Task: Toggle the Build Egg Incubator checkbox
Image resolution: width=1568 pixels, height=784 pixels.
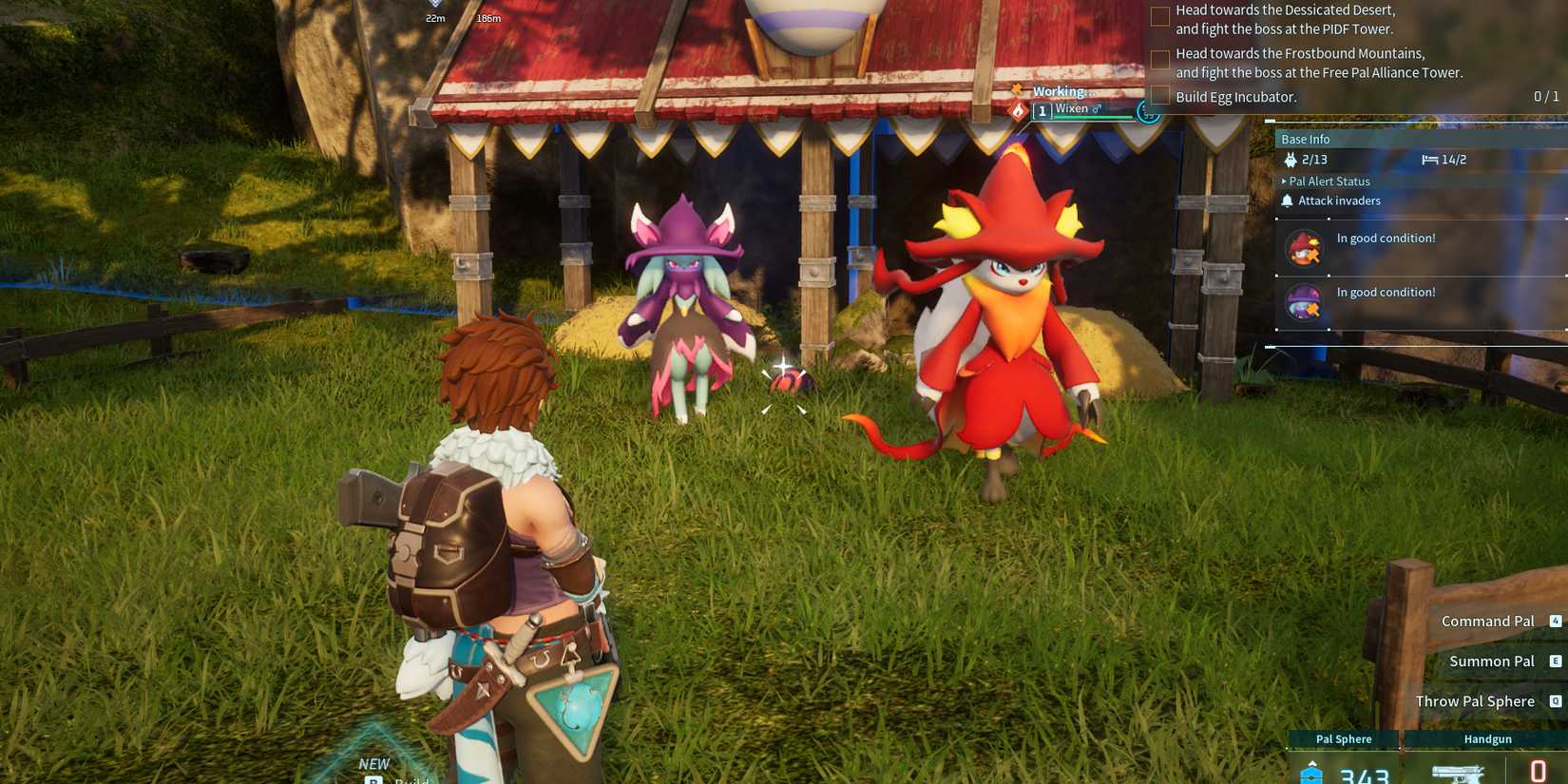Action: pyautogui.click(x=1160, y=96)
